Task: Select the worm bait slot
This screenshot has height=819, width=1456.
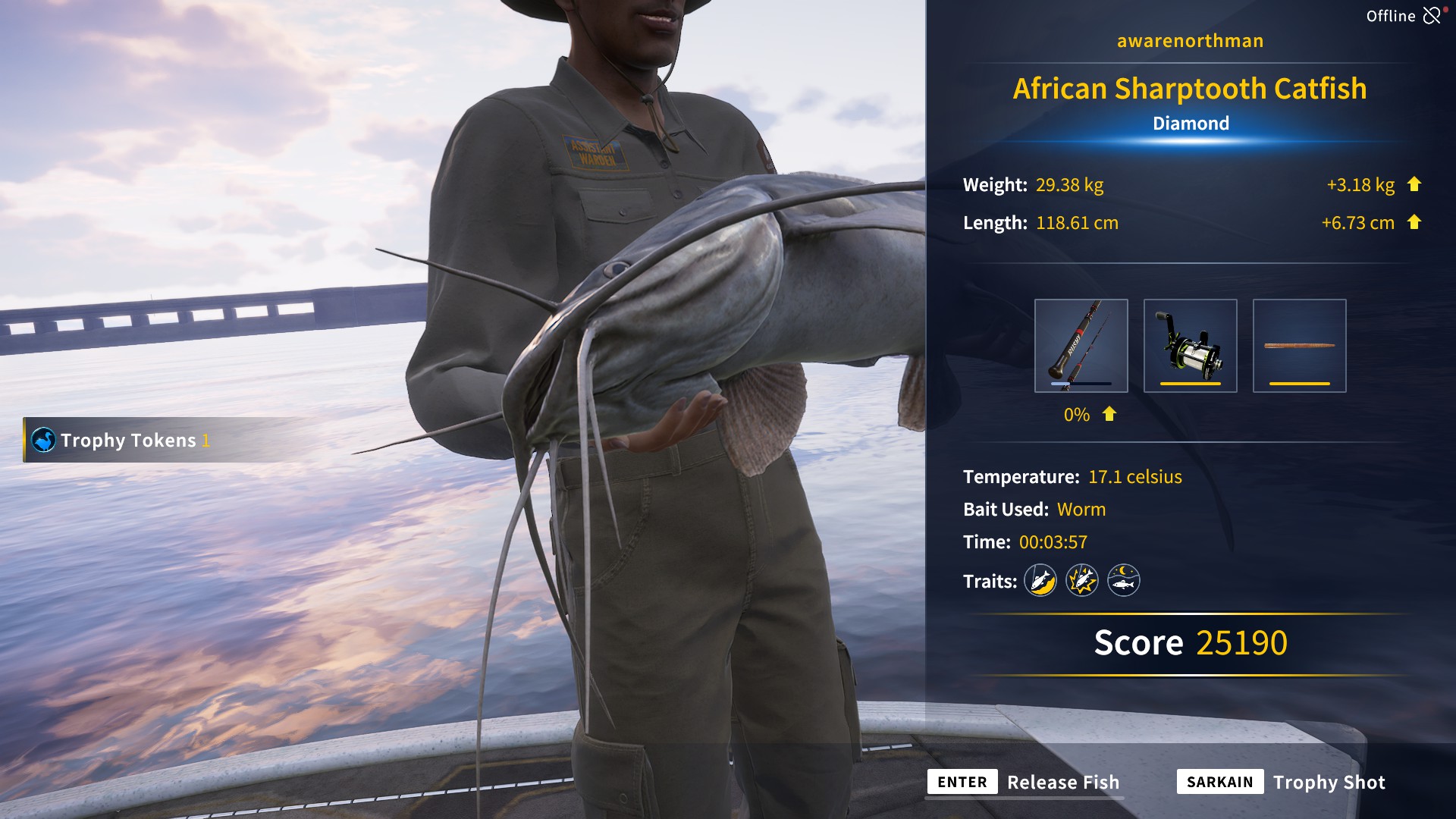Action: [x=1299, y=346]
